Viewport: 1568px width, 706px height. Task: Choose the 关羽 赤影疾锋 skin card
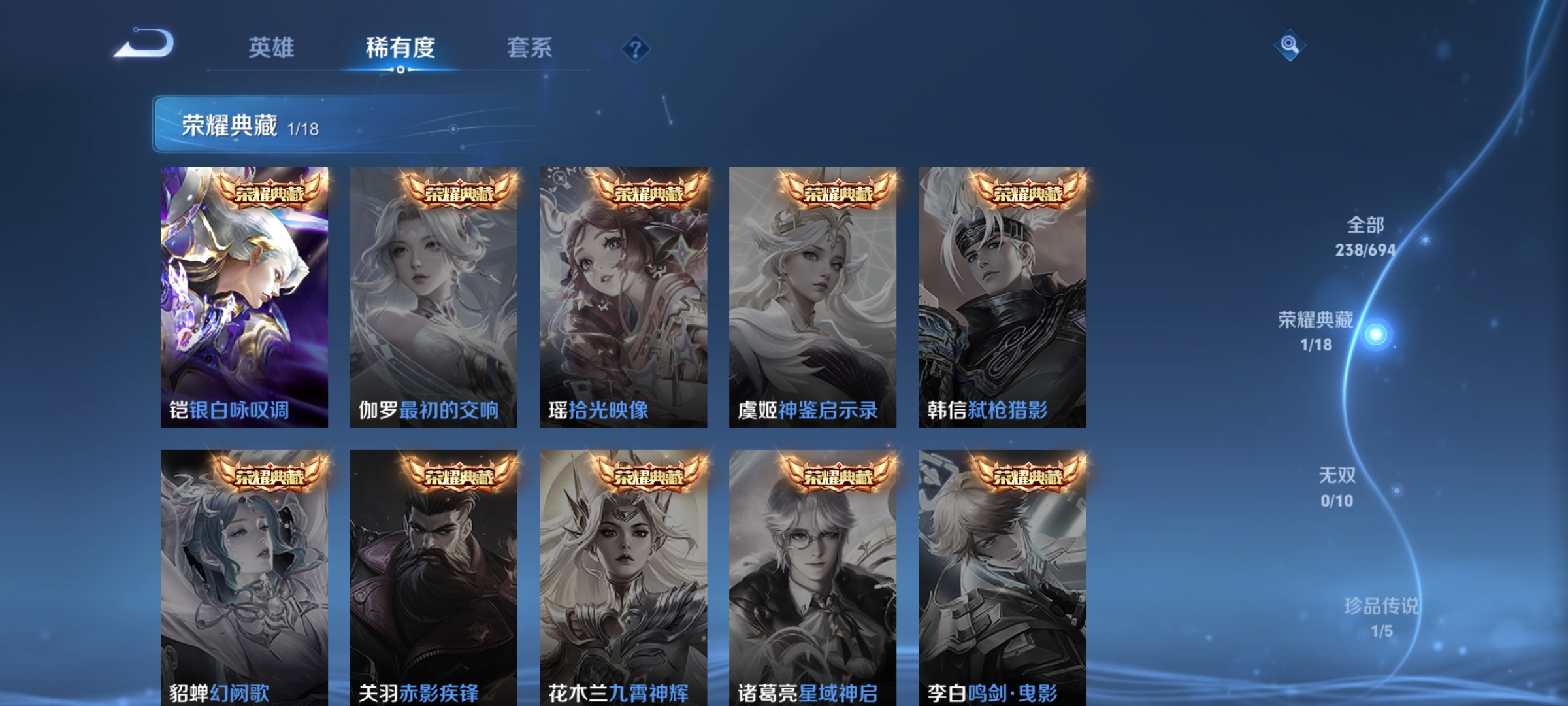coord(434,579)
